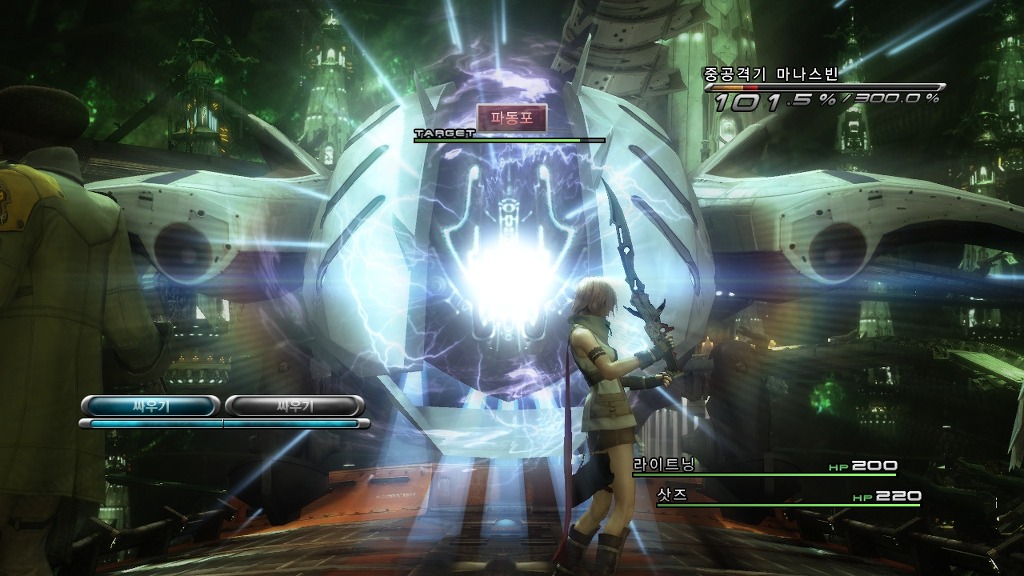Choose the 삿츠 party member row
The height and width of the screenshot is (576, 1024).
coord(788,496)
